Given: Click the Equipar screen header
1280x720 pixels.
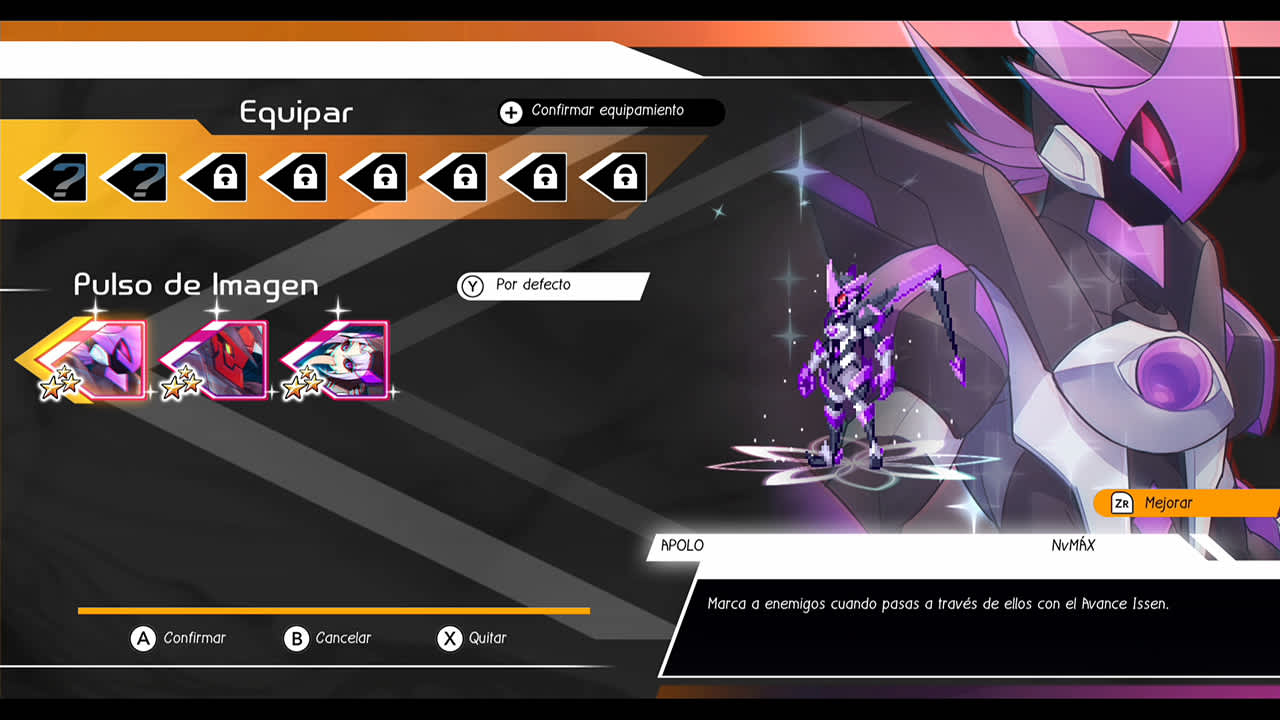Looking at the screenshot, I should click(293, 113).
